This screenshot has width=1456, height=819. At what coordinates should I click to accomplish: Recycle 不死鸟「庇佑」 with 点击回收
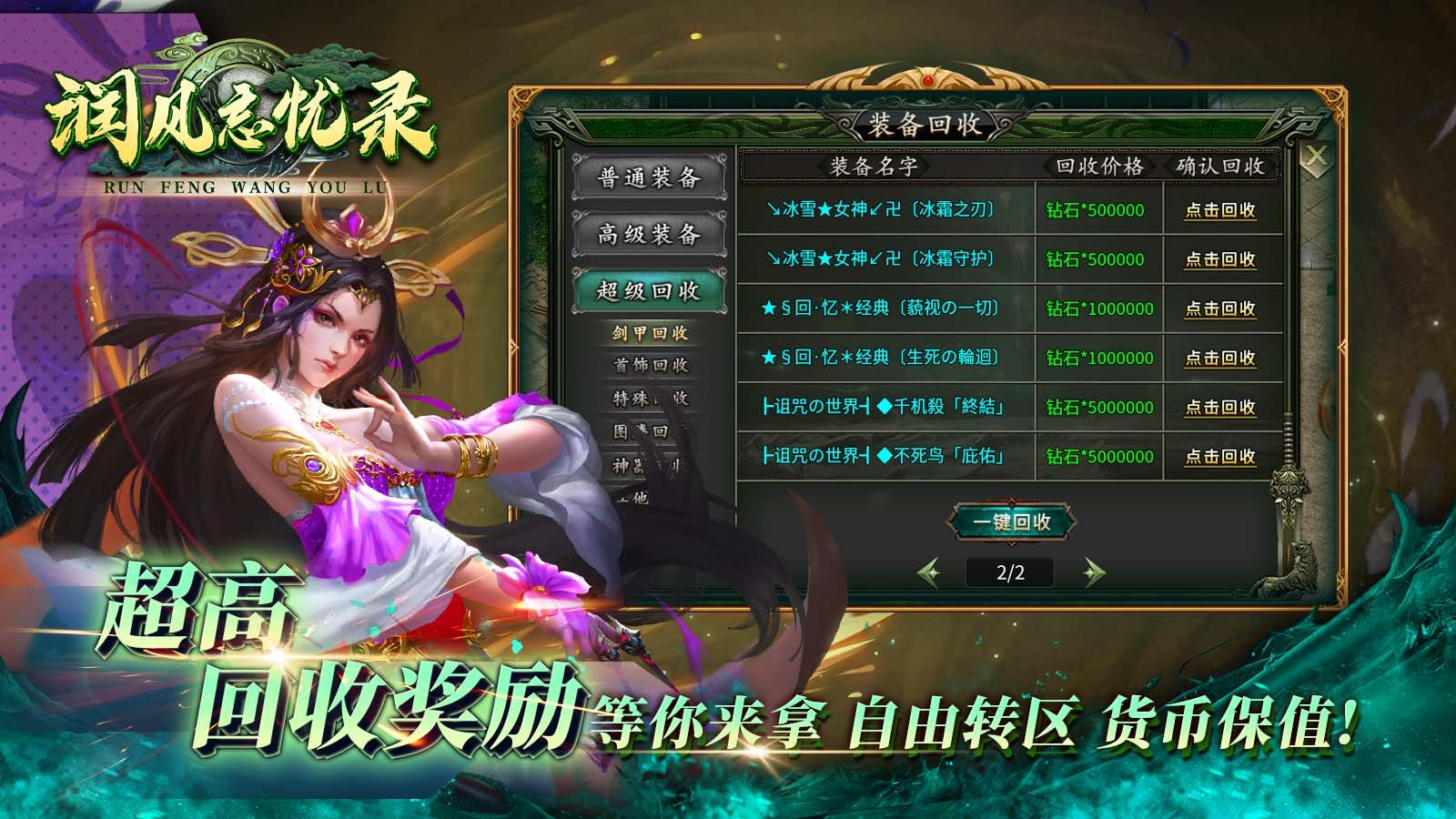pos(1219,454)
